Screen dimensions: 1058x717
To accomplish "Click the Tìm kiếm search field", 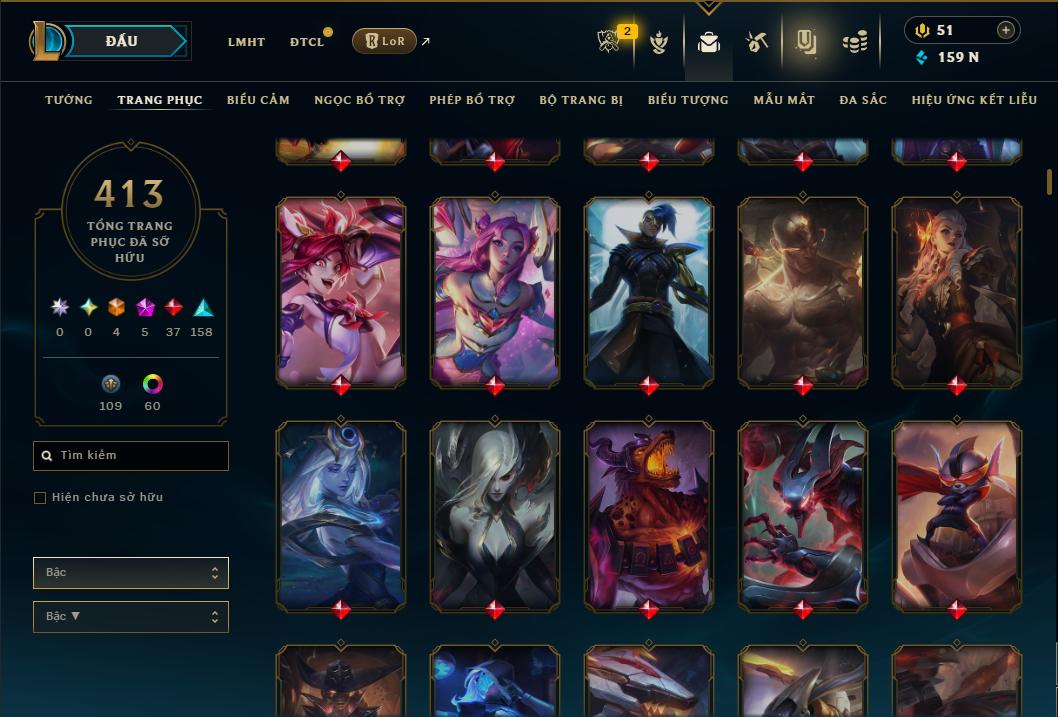I will [131, 456].
